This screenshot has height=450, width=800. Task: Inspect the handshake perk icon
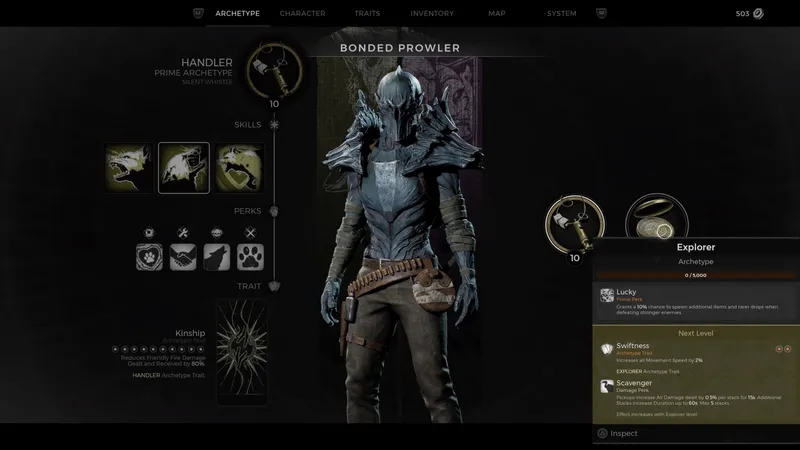[x=183, y=257]
